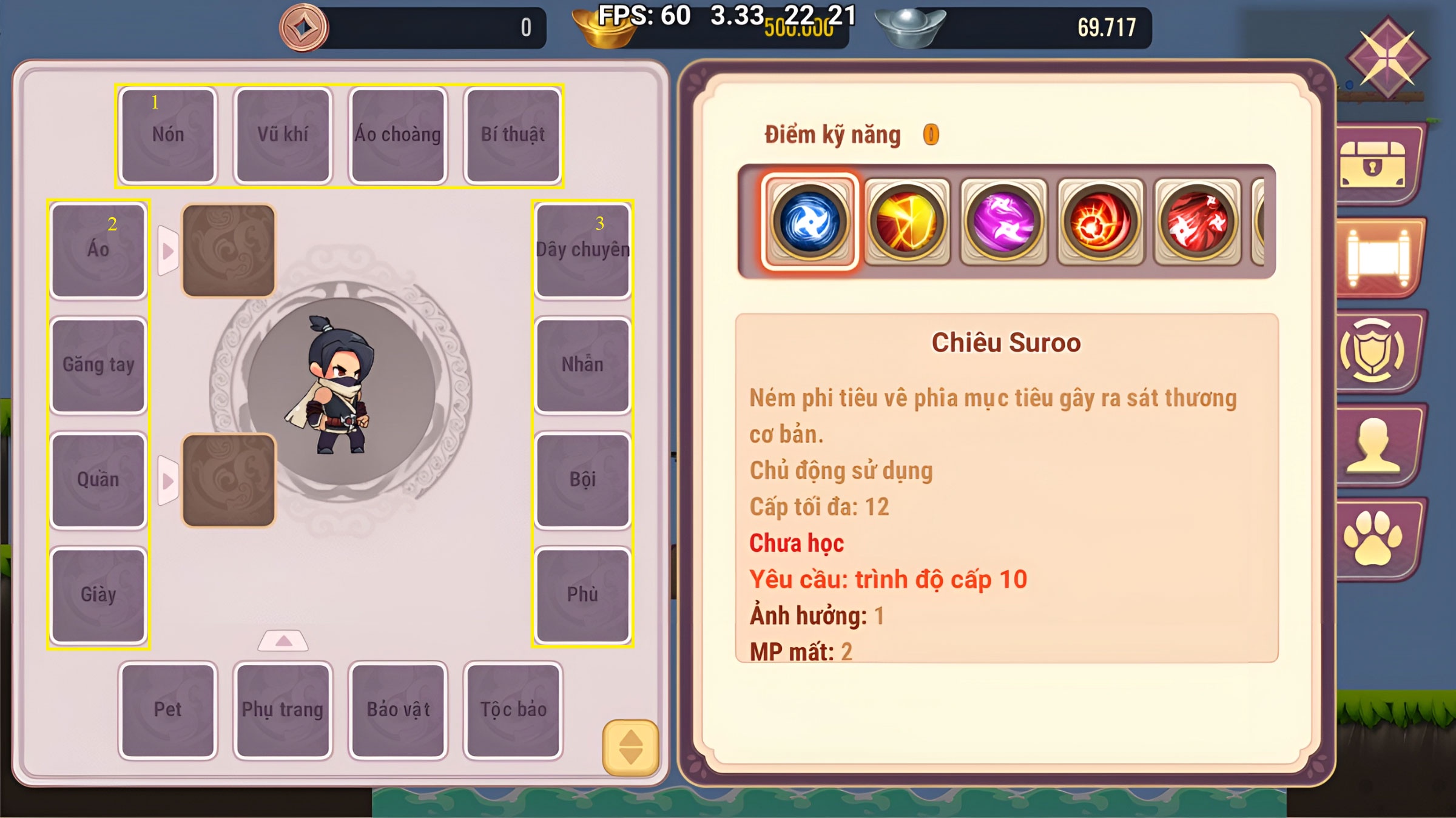Open the treasure chest inventory tab

[x=1373, y=165]
